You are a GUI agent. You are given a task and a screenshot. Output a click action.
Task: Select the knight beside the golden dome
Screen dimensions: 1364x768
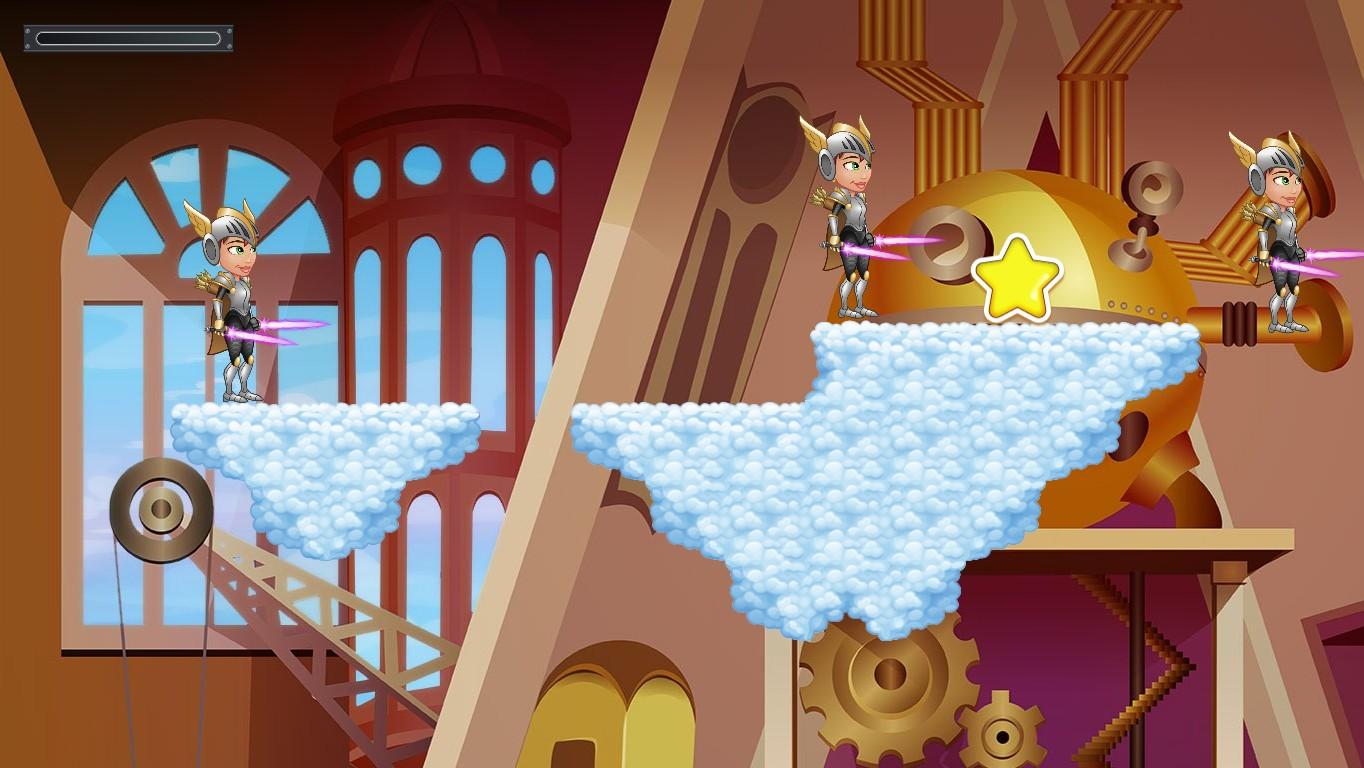pyautogui.click(x=852, y=220)
